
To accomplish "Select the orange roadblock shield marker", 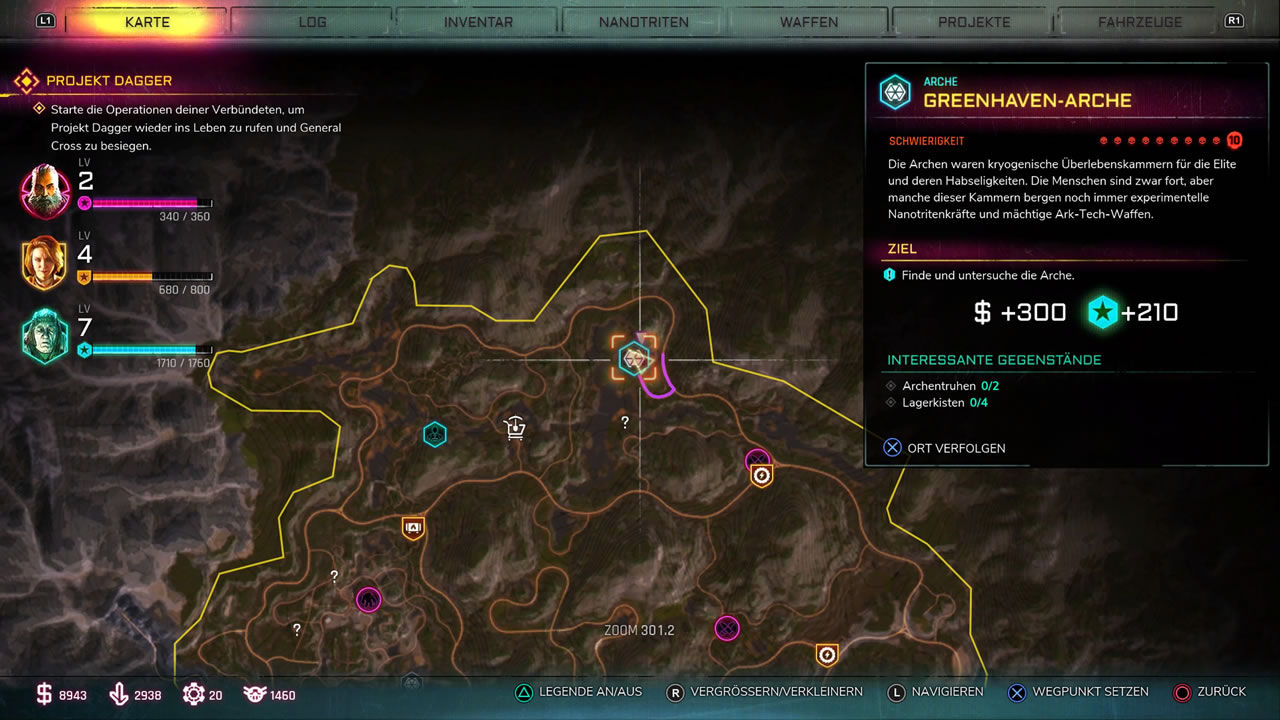I will [413, 528].
